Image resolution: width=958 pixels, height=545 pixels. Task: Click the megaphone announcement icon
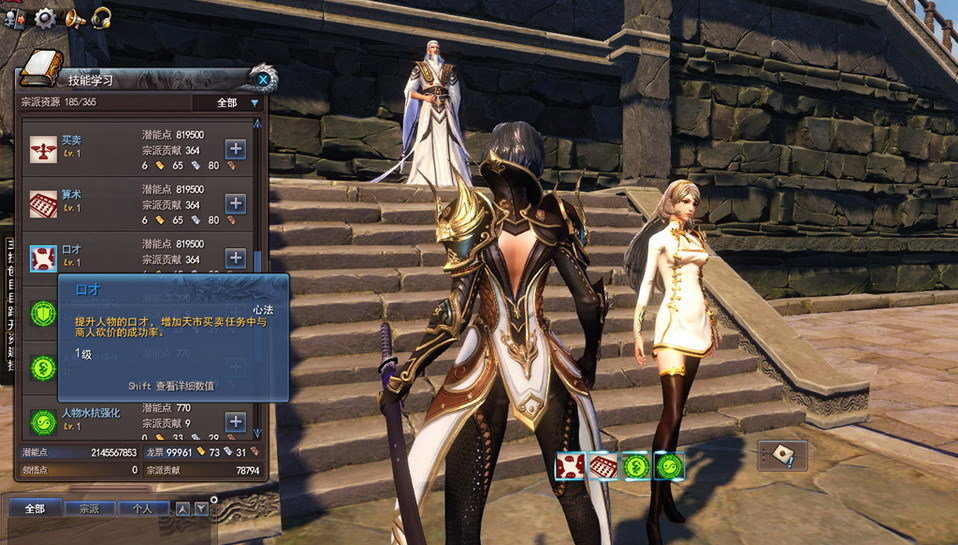point(74,17)
